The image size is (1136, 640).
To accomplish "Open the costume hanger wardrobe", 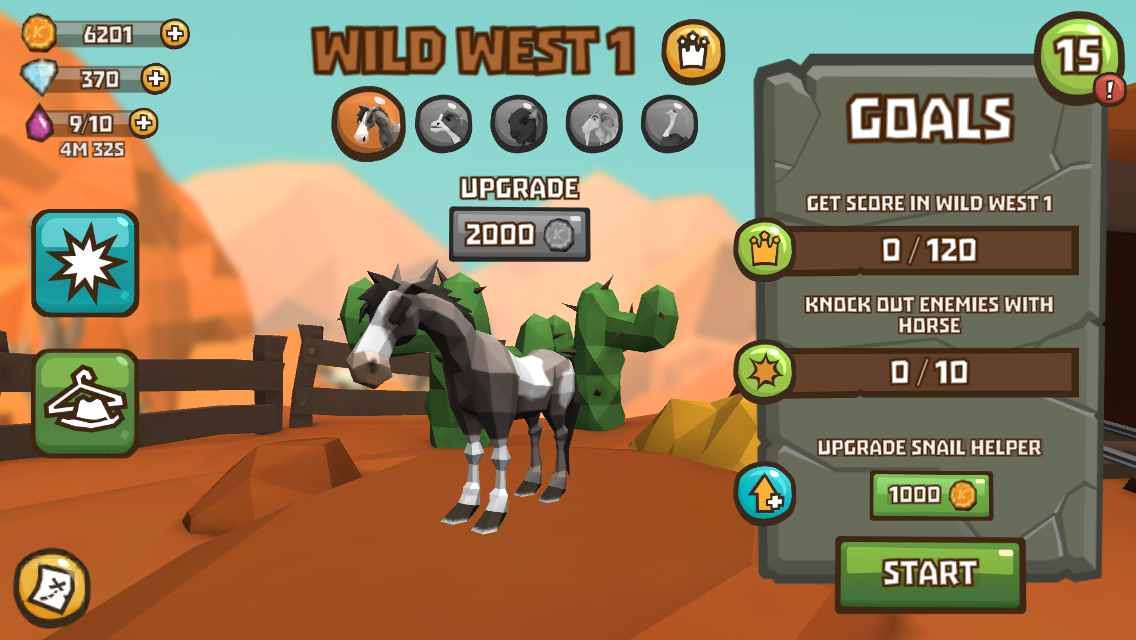I will (x=85, y=402).
